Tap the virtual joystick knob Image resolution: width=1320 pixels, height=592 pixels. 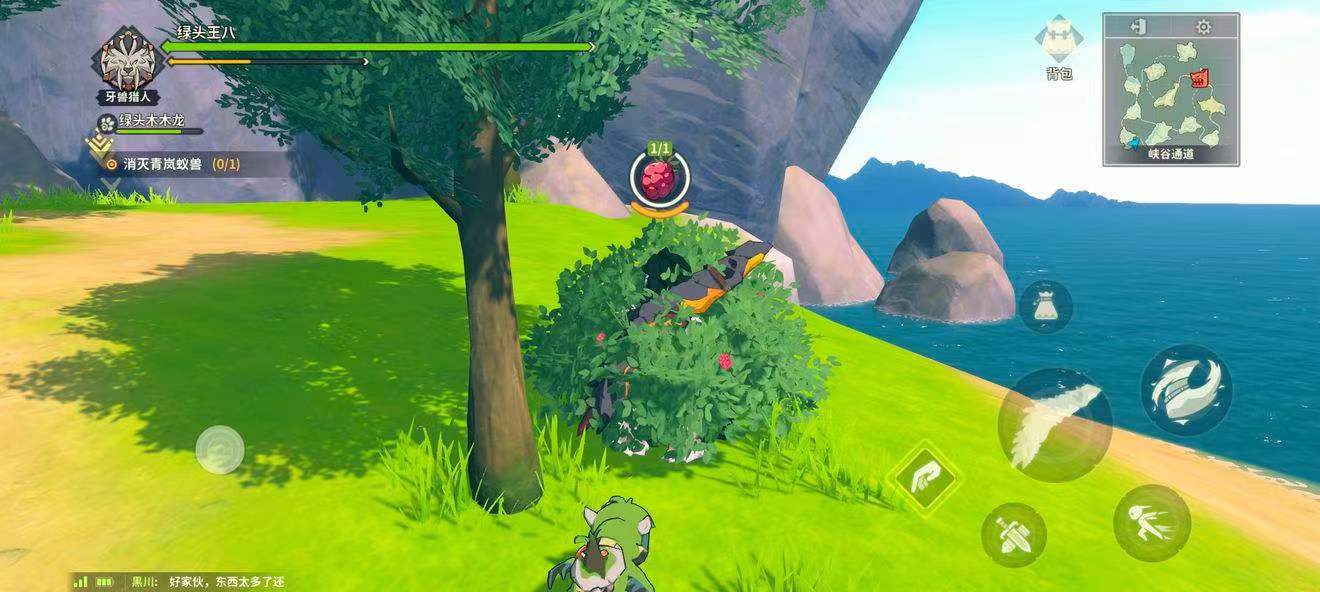pyautogui.click(x=220, y=449)
